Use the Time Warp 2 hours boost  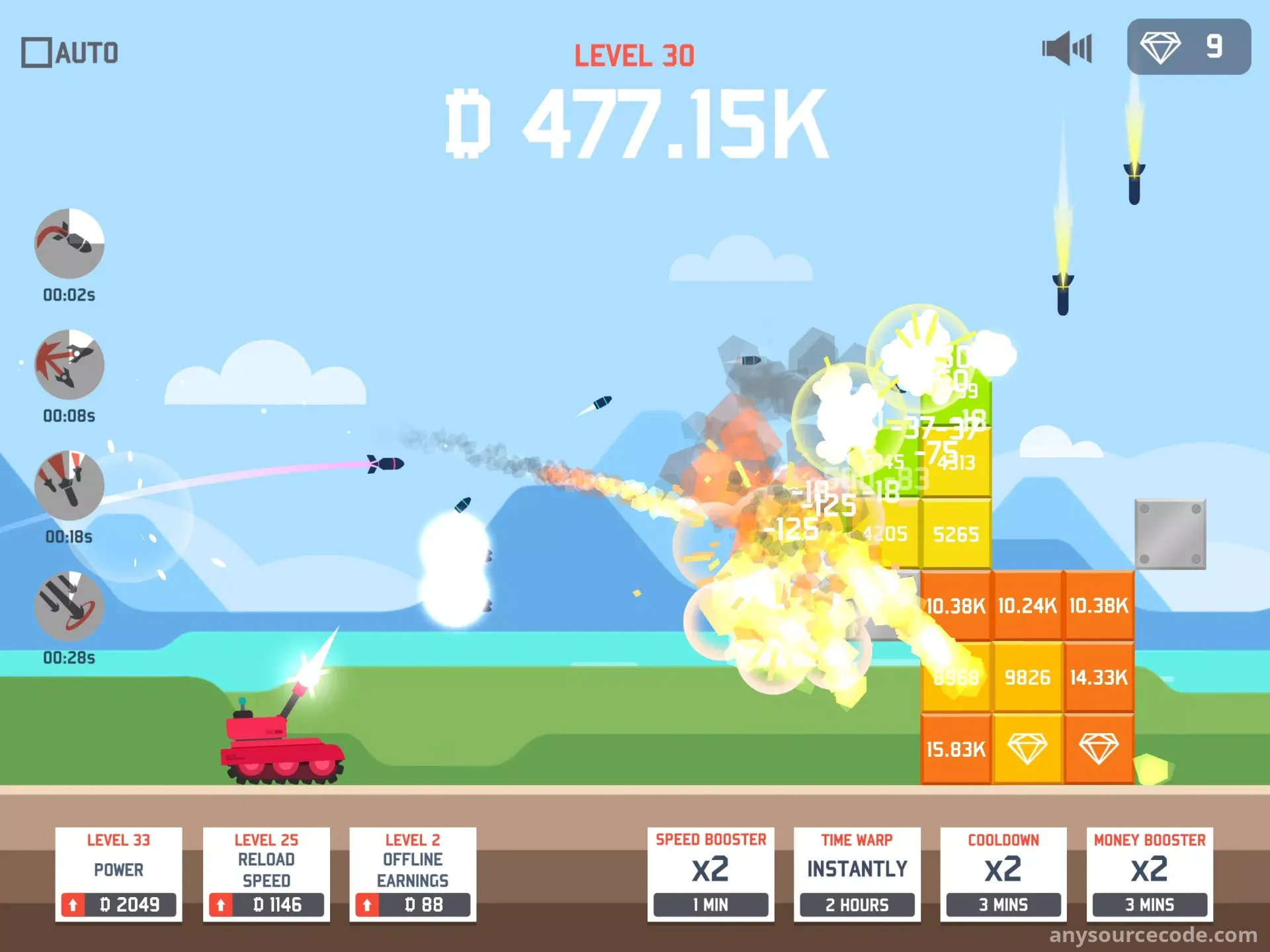857,875
